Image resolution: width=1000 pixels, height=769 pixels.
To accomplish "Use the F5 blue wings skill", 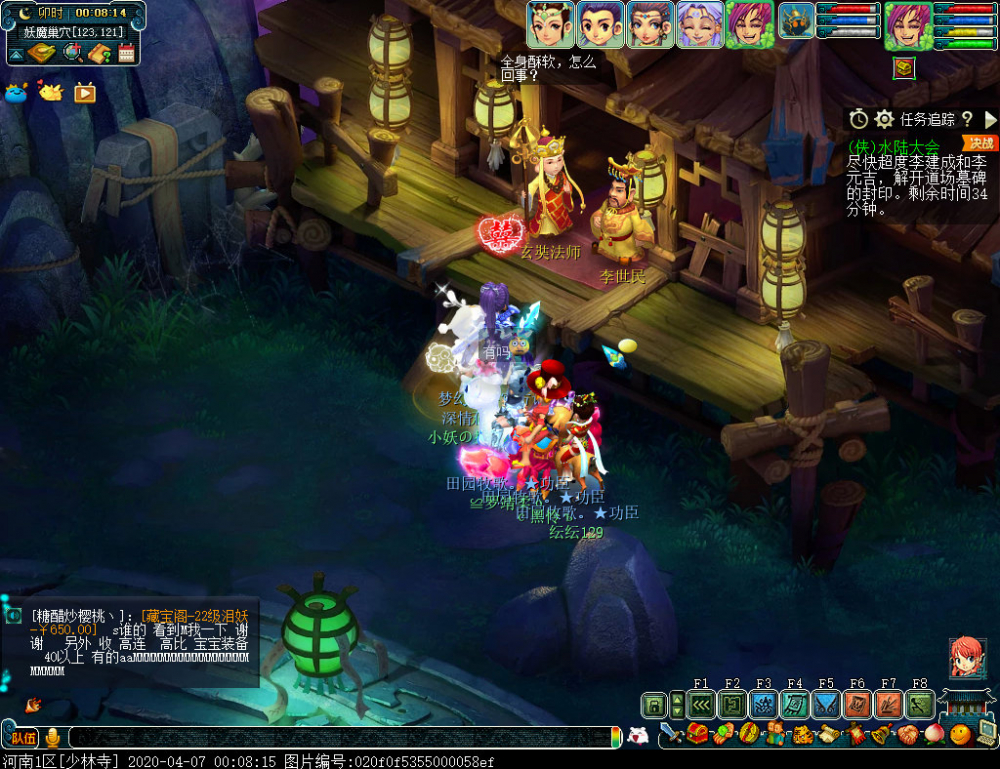I will tap(826, 705).
